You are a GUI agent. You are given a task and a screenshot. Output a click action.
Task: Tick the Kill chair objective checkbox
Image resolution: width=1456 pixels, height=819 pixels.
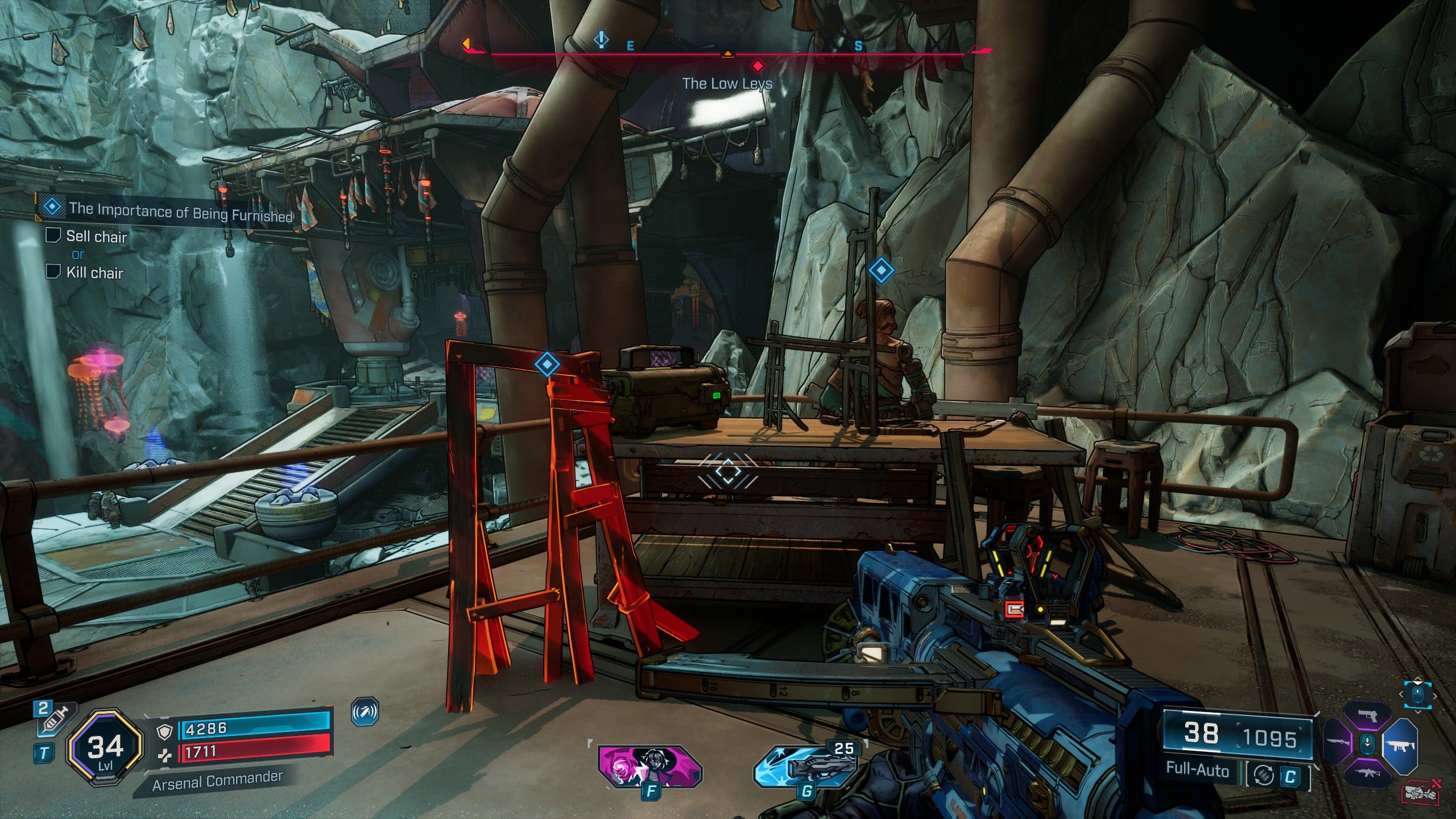53,271
